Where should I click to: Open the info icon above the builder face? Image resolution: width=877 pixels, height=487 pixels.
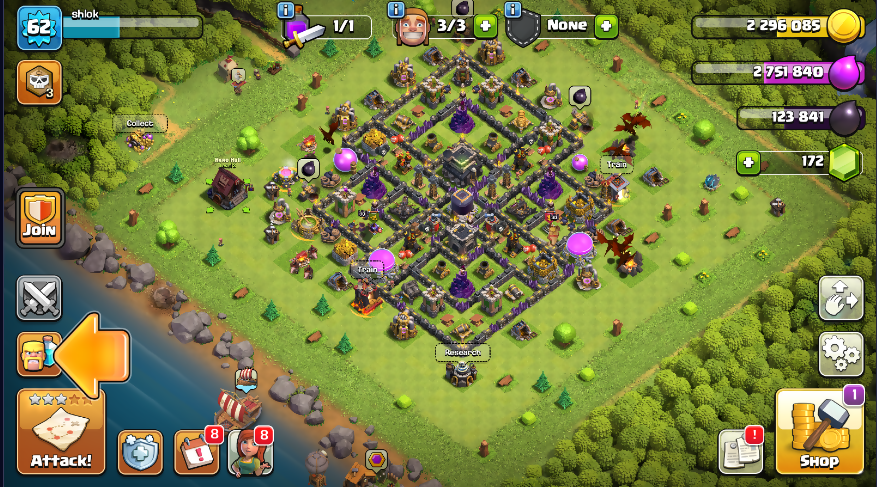point(398,10)
